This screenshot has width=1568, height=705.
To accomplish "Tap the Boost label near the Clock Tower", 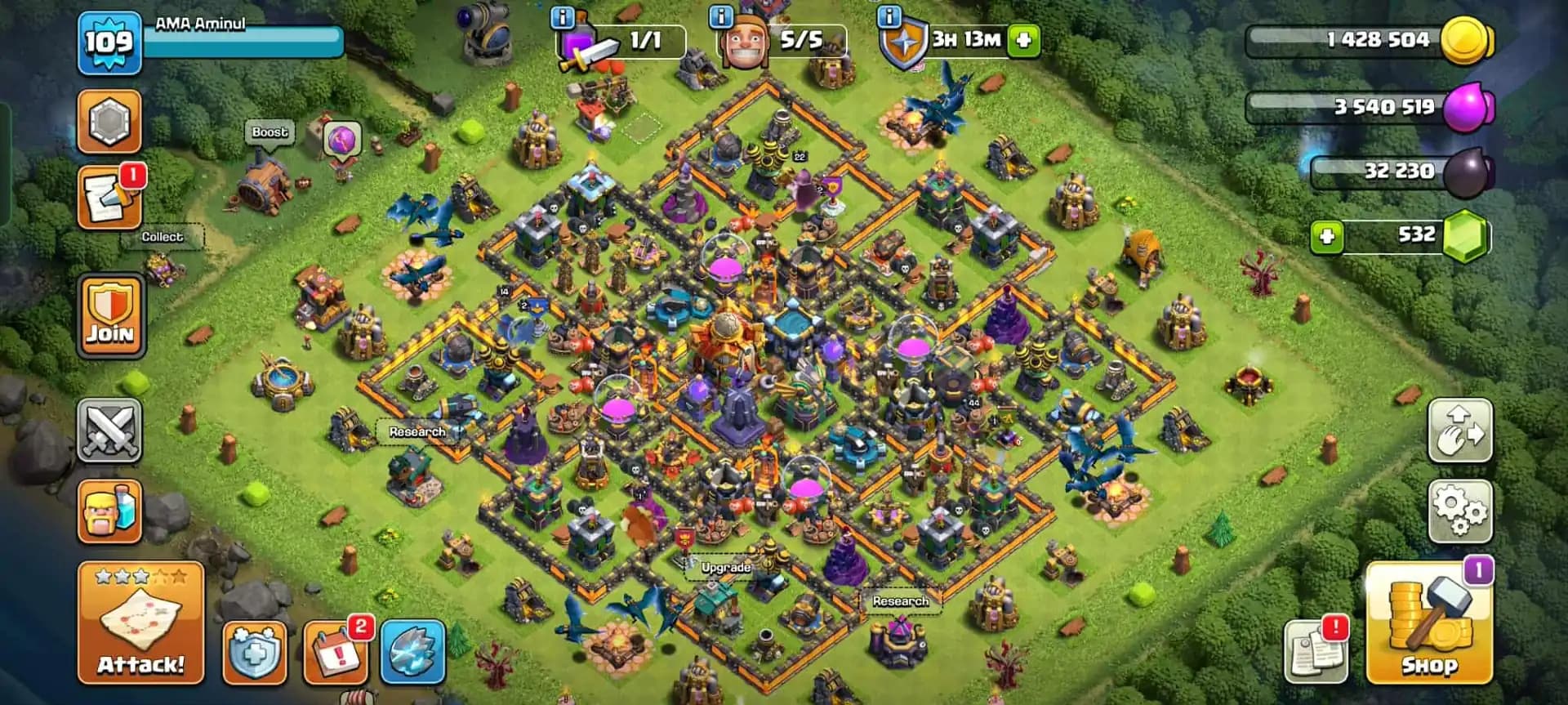I will click(269, 132).
